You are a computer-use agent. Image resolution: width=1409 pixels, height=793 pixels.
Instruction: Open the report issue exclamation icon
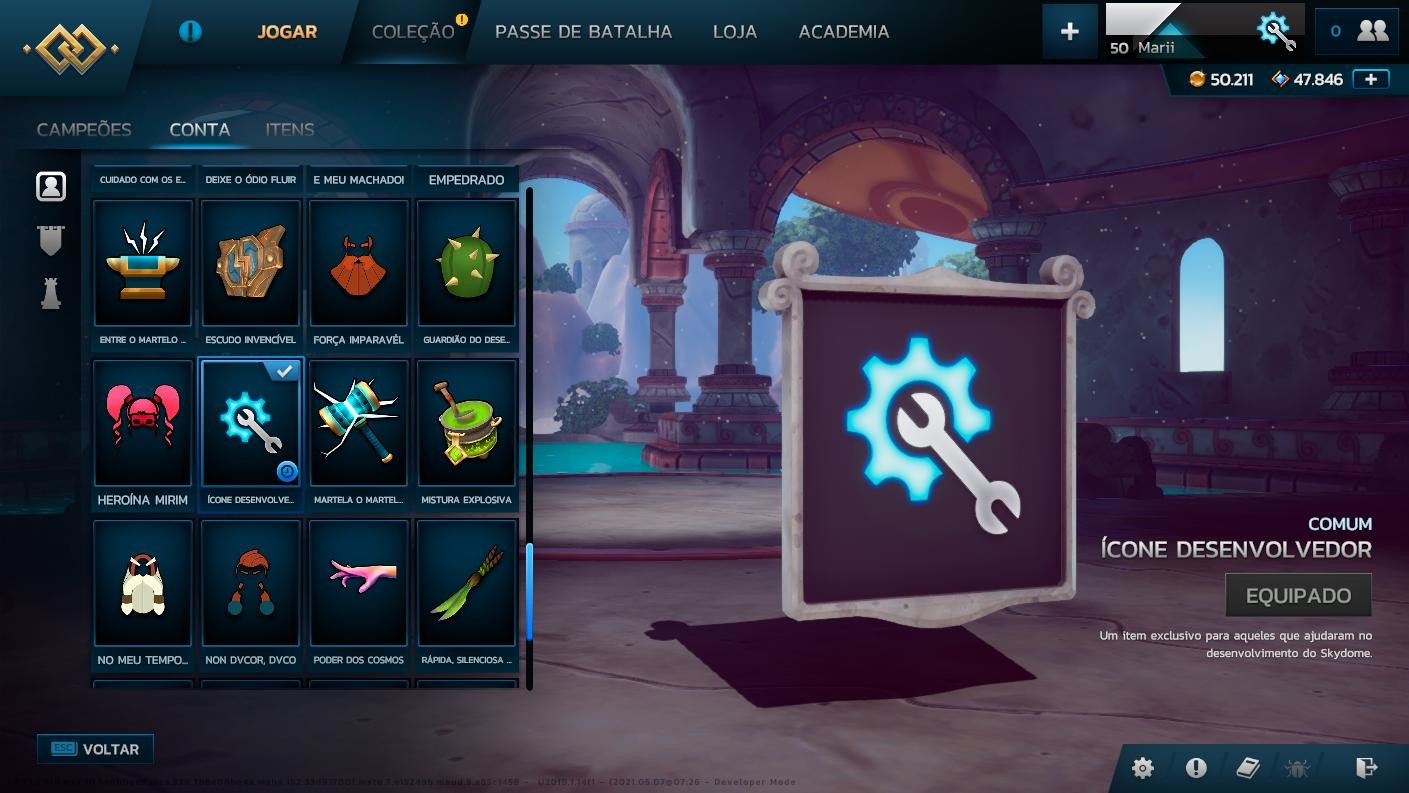coord(1194,768)
